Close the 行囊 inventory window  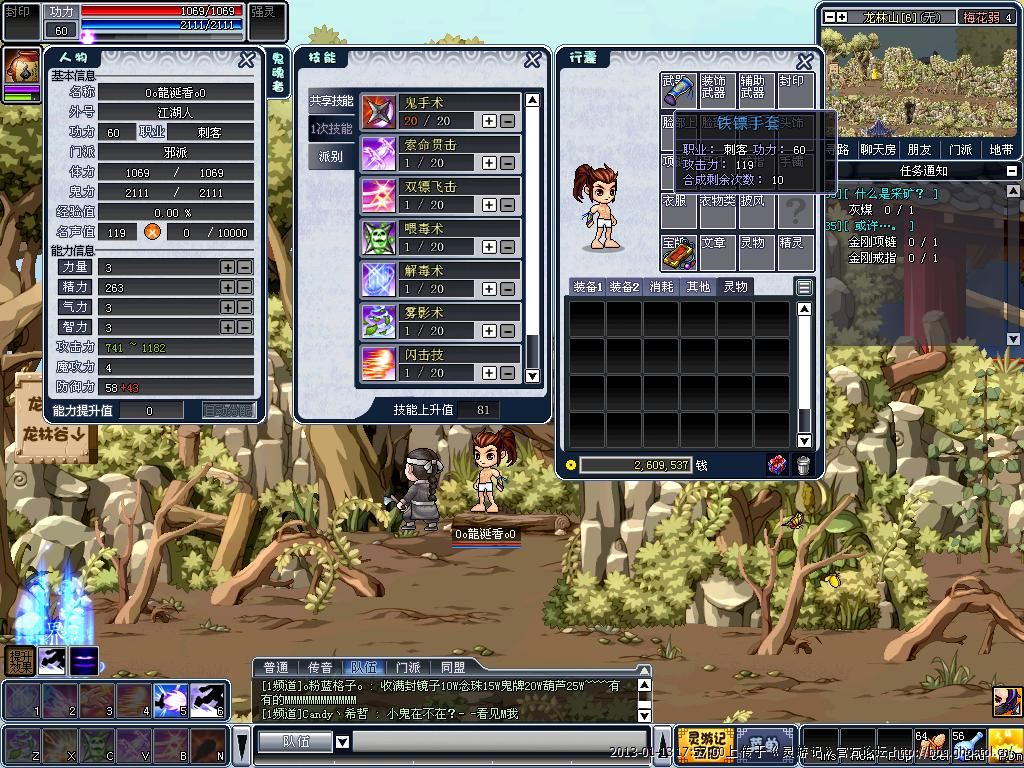coord(805,60)
